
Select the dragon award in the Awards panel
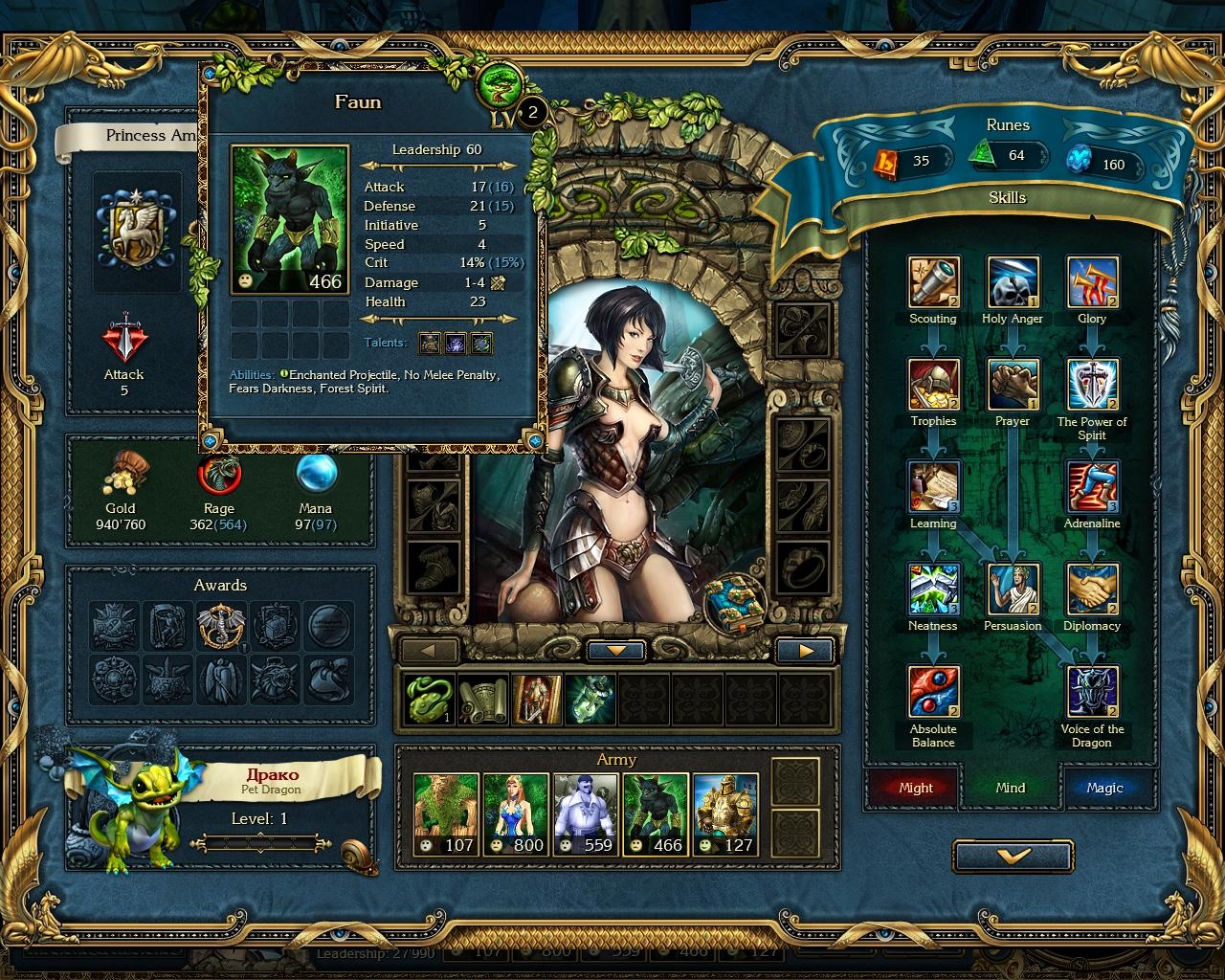[x=220, y=627]
